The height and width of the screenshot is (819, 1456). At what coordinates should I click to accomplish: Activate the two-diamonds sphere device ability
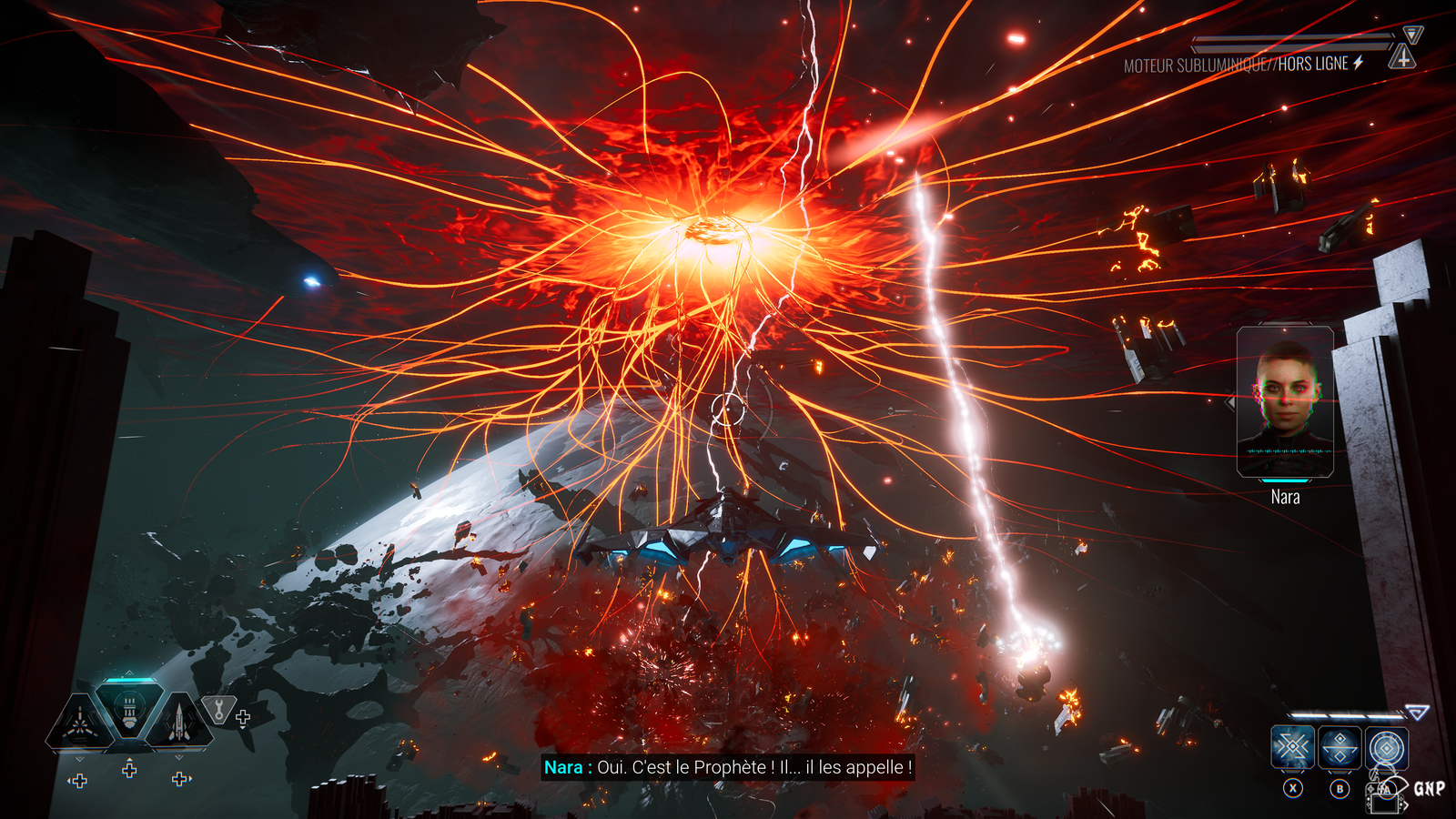click(x=1340, y=749)
